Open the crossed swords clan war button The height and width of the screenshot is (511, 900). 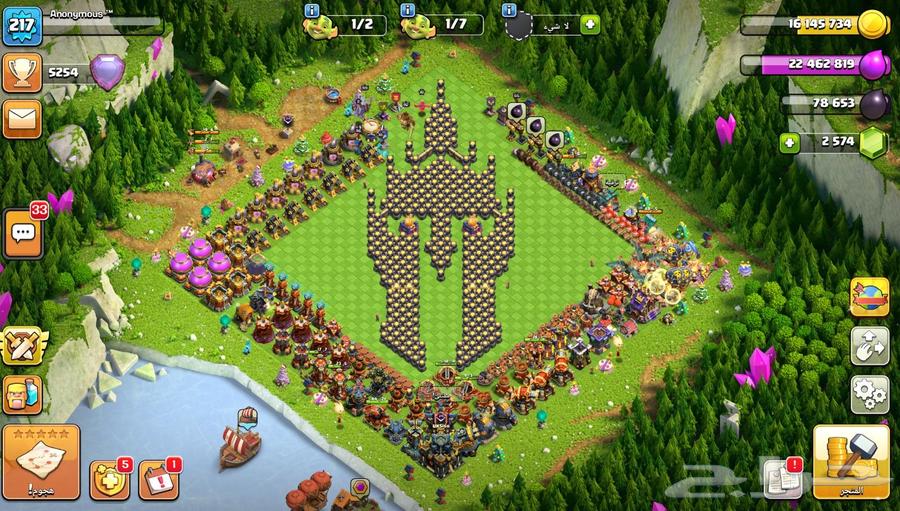pos(21,345)
